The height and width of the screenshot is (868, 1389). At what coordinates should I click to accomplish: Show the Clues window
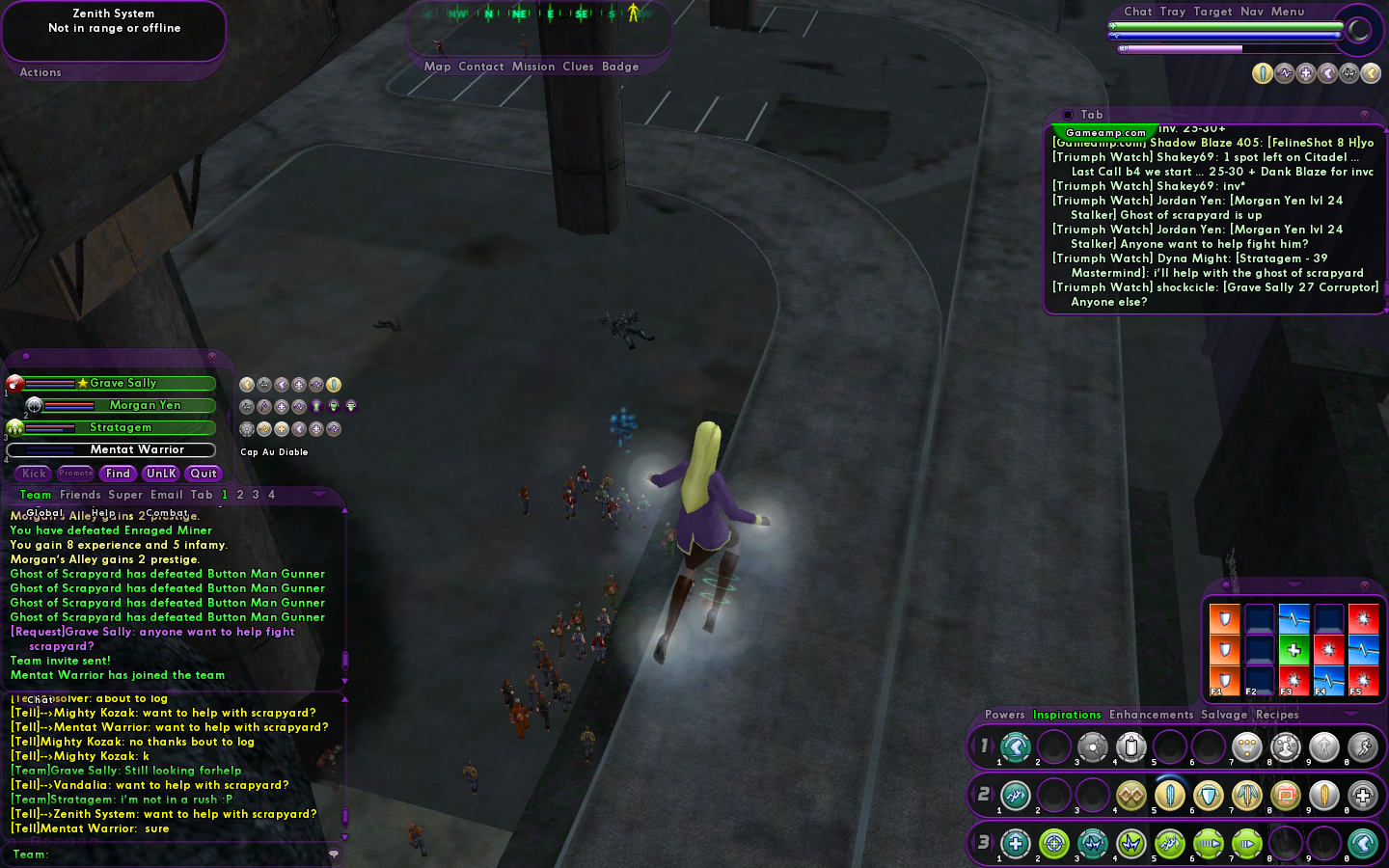click(578, 67)
